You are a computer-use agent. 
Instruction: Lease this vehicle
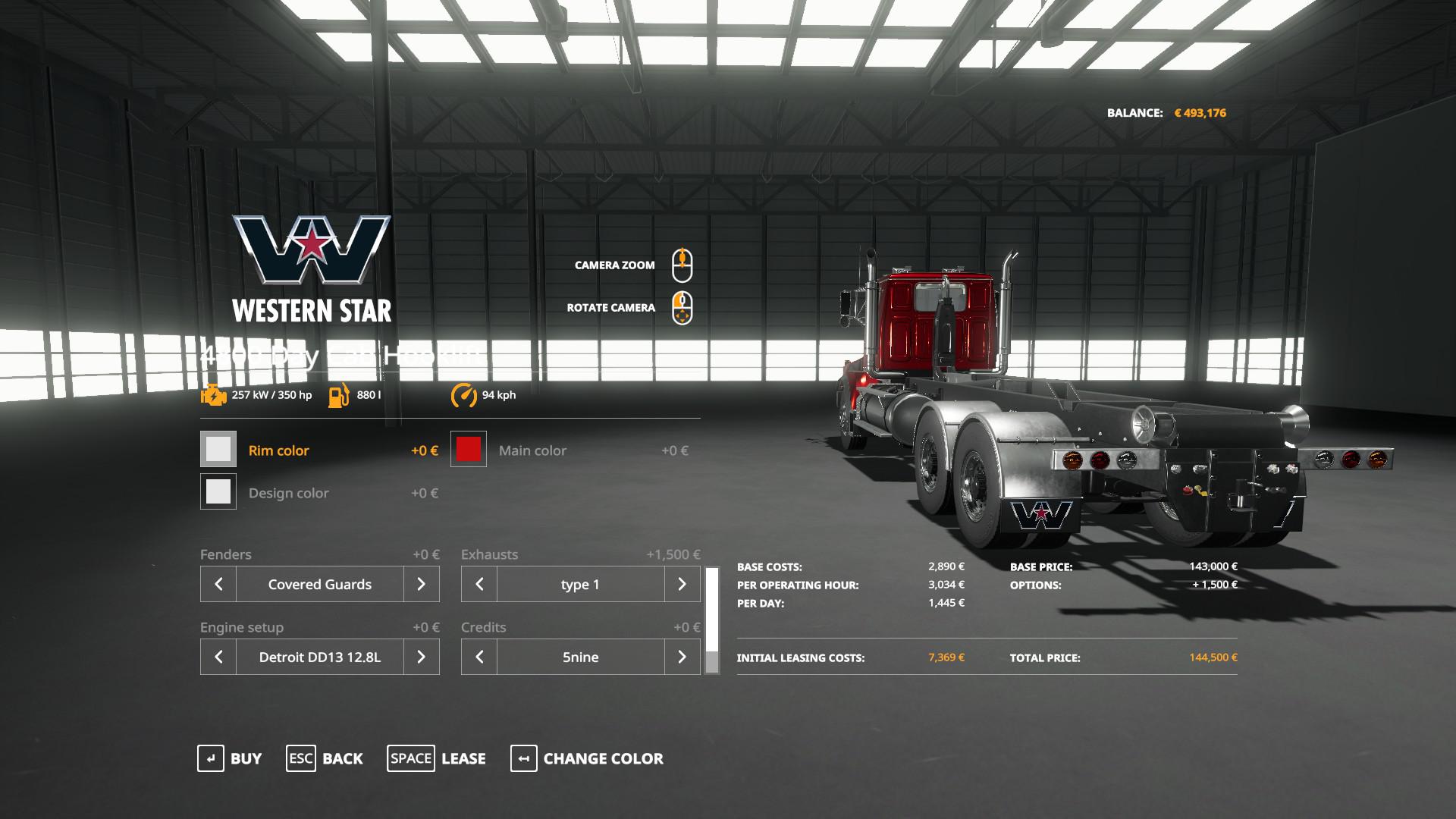[x=437, y=758]
